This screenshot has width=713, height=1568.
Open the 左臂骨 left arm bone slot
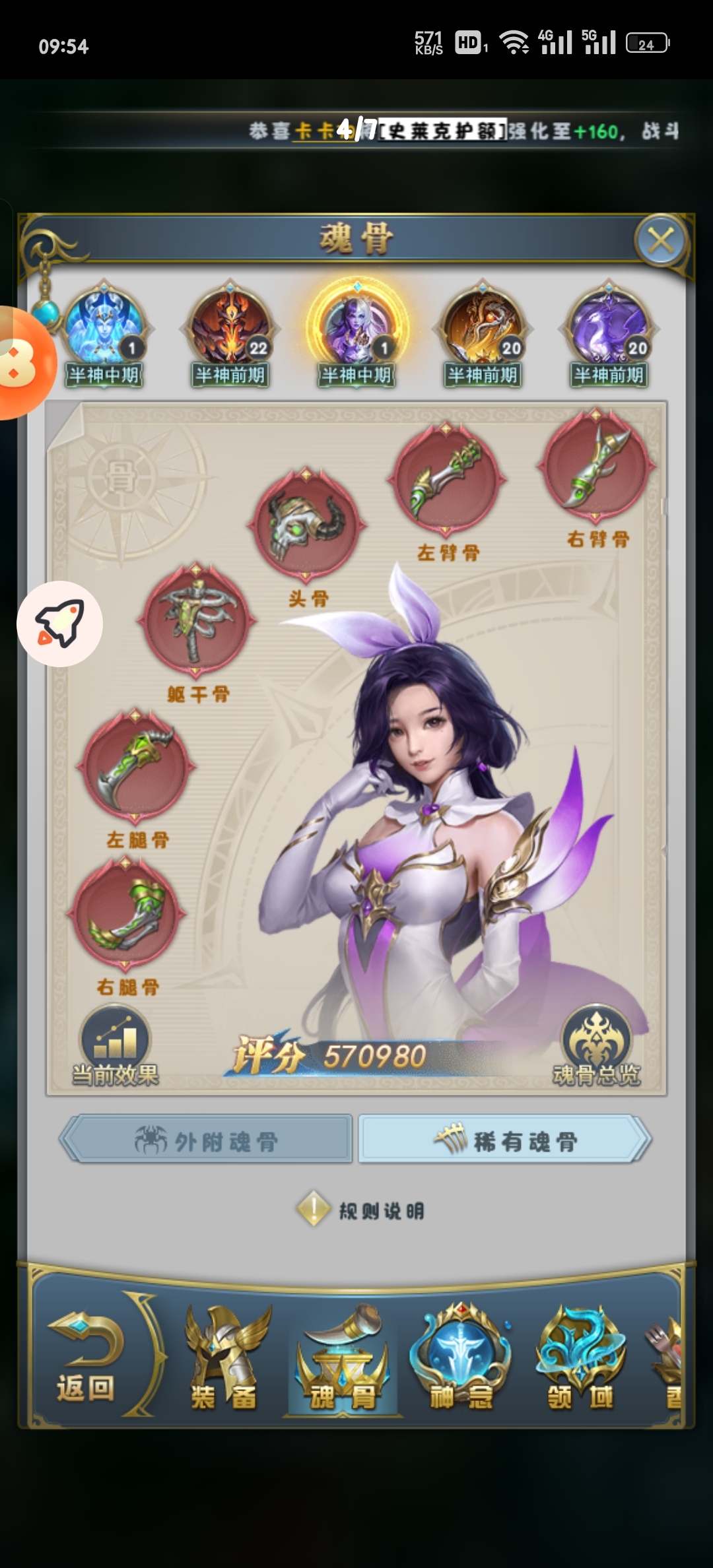click(x=447, y=478)
